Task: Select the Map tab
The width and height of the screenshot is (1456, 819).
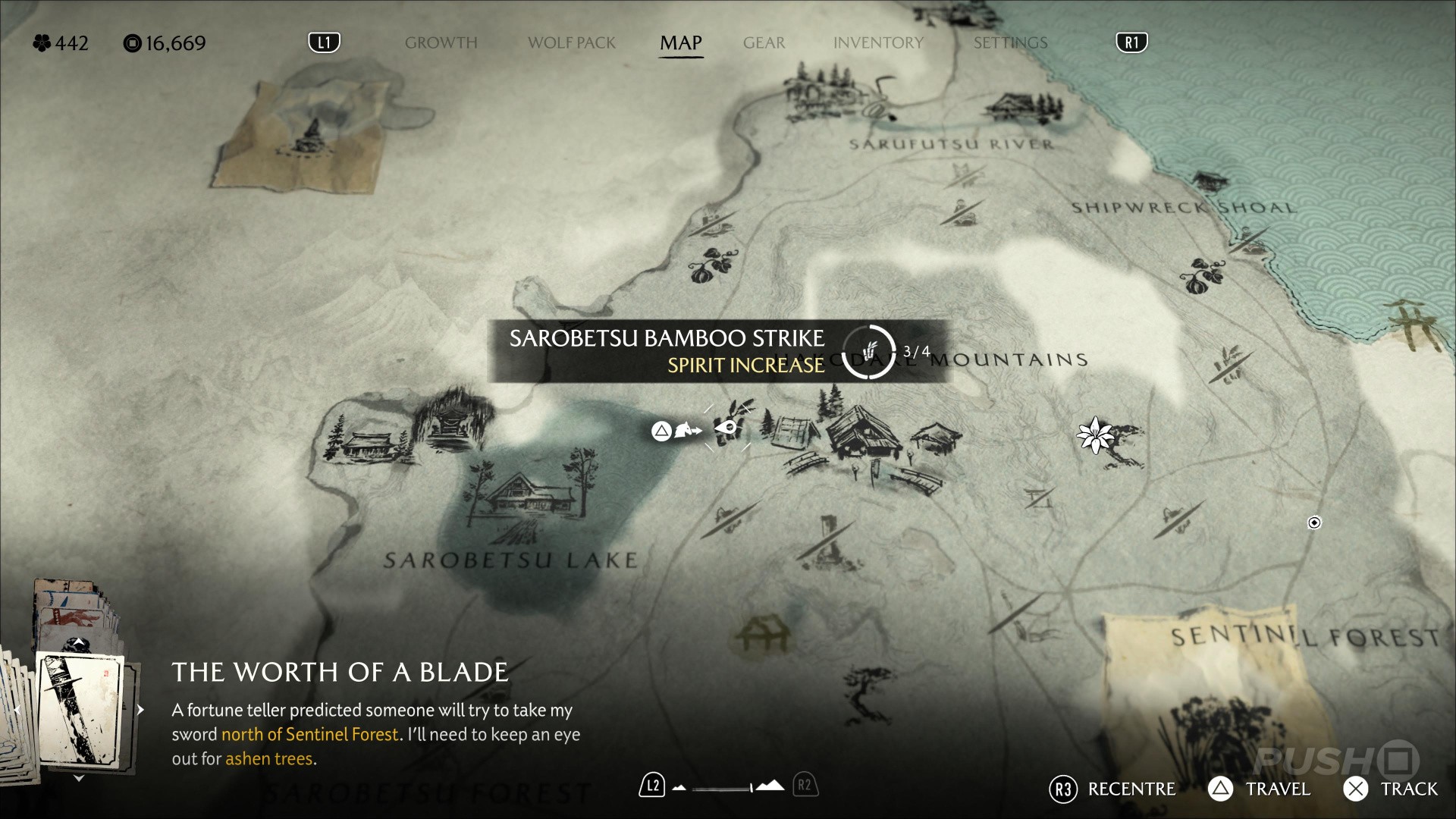Action: (680, 42)
